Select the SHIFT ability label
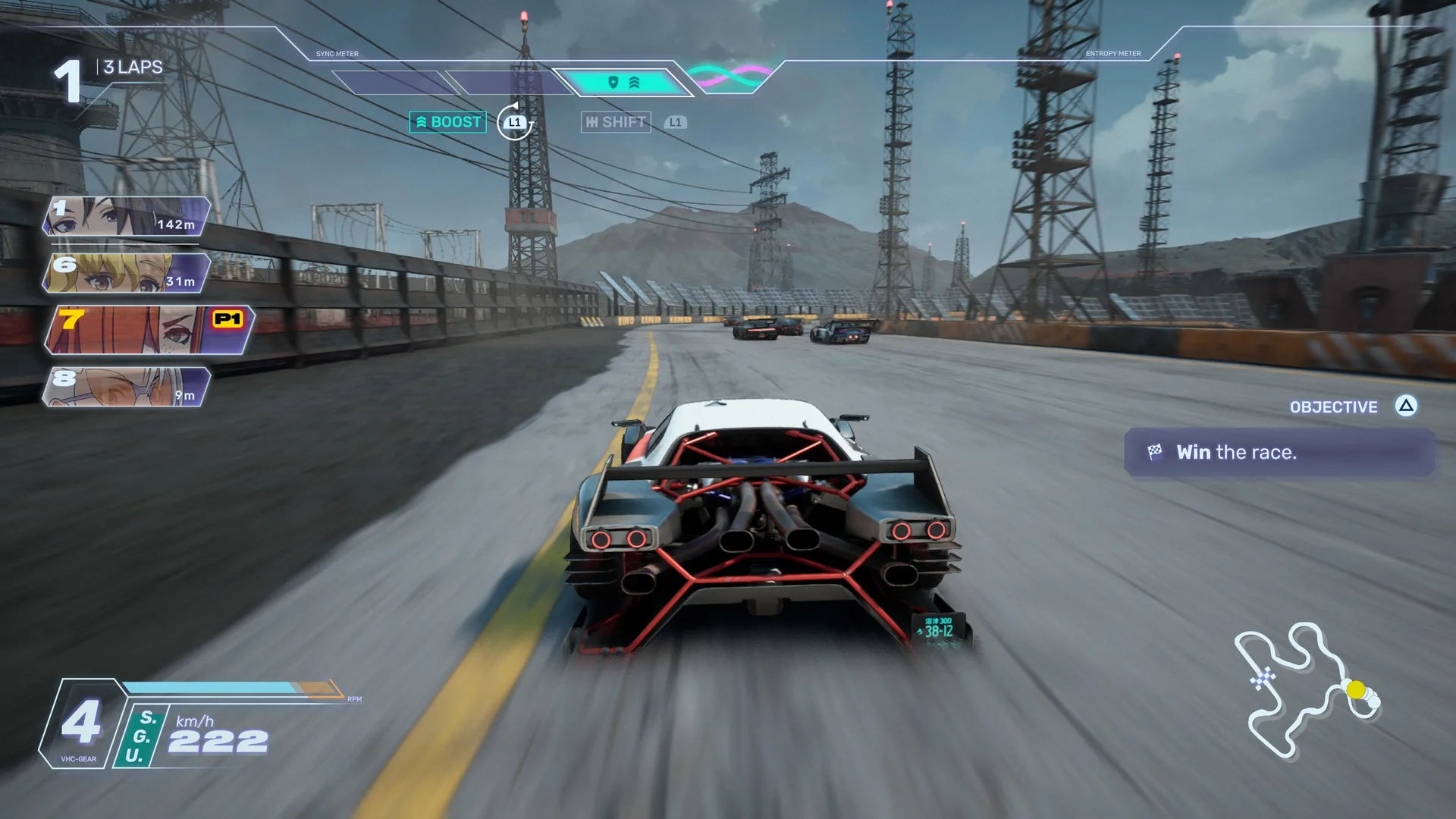1456x819 pixels. coord(616,122)
